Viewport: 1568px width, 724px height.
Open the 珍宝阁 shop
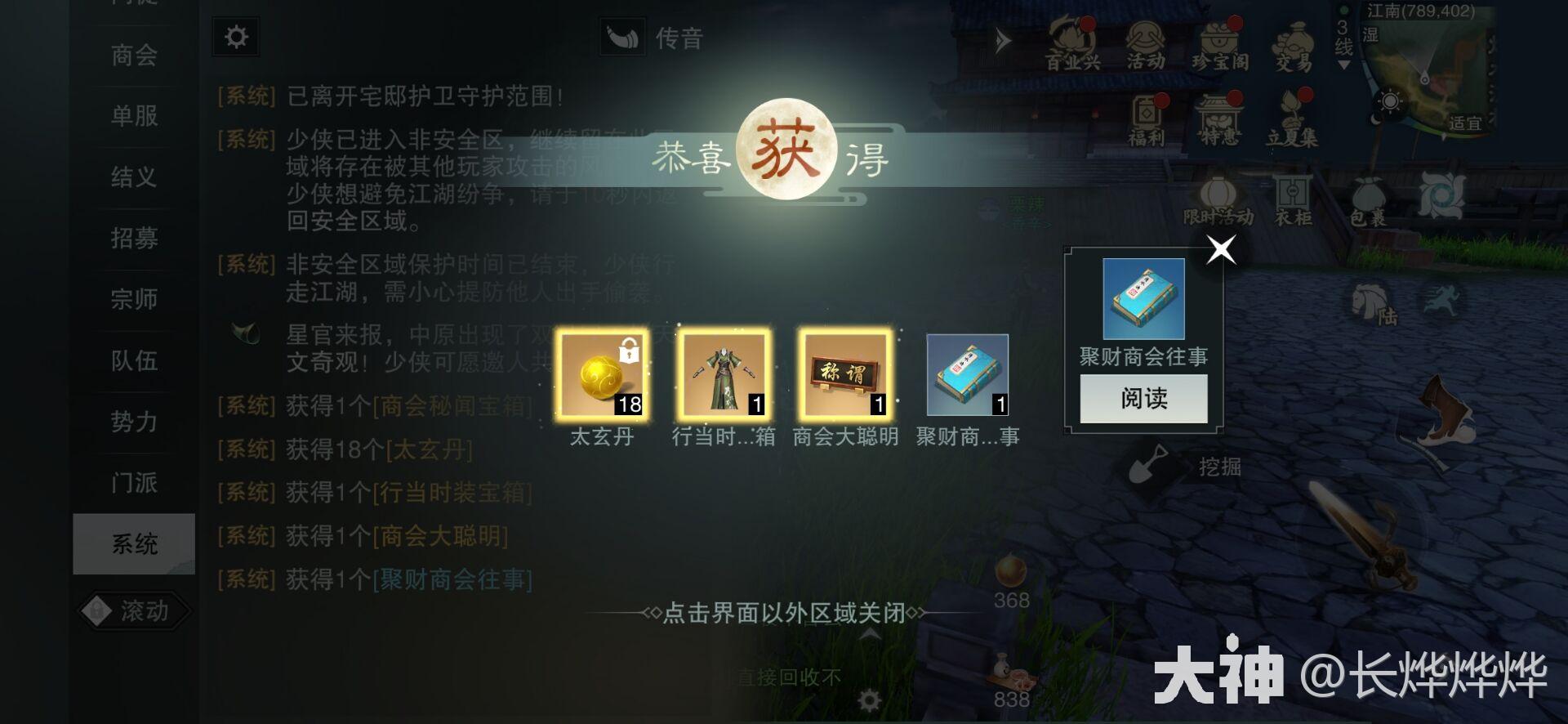[x=1219, y=45]
